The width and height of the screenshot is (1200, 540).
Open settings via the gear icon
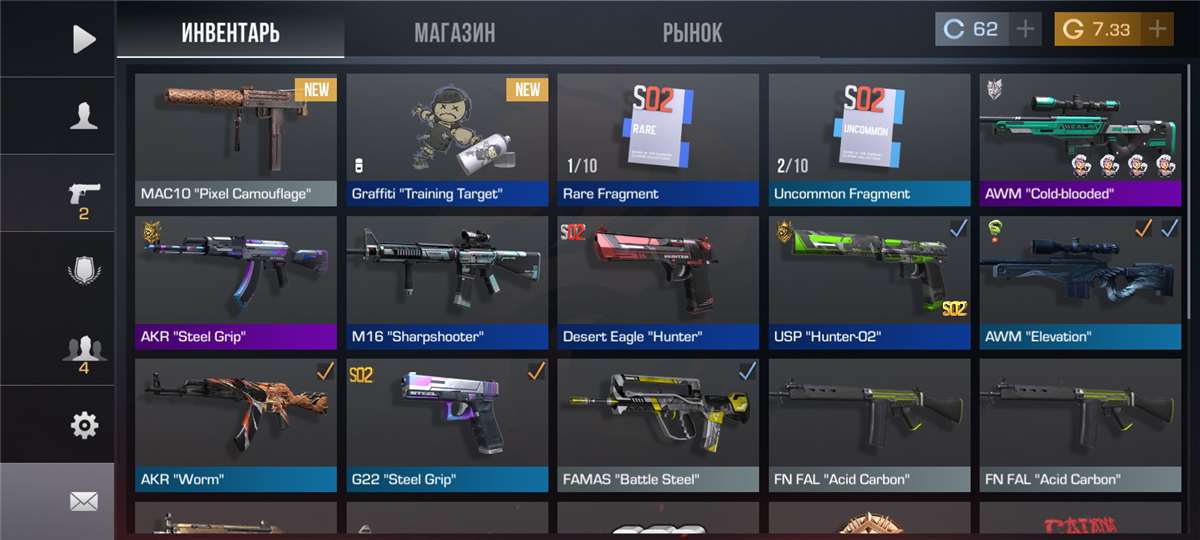coord(84,426)
